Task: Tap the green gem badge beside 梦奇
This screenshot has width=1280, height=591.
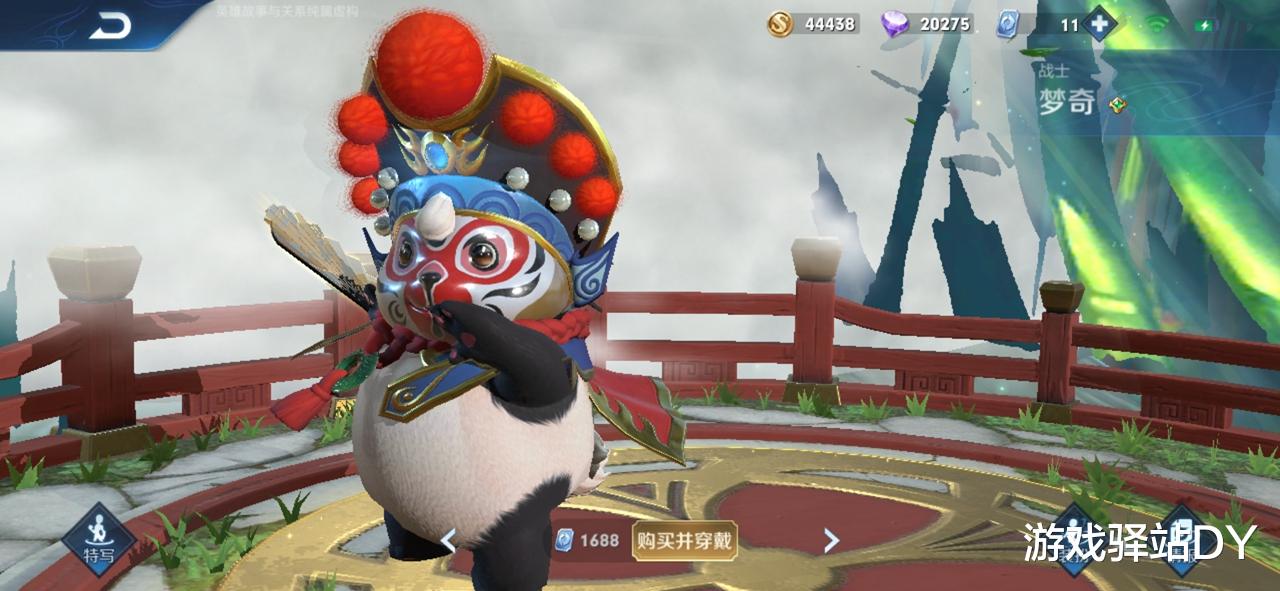Action: [1118, 104]
